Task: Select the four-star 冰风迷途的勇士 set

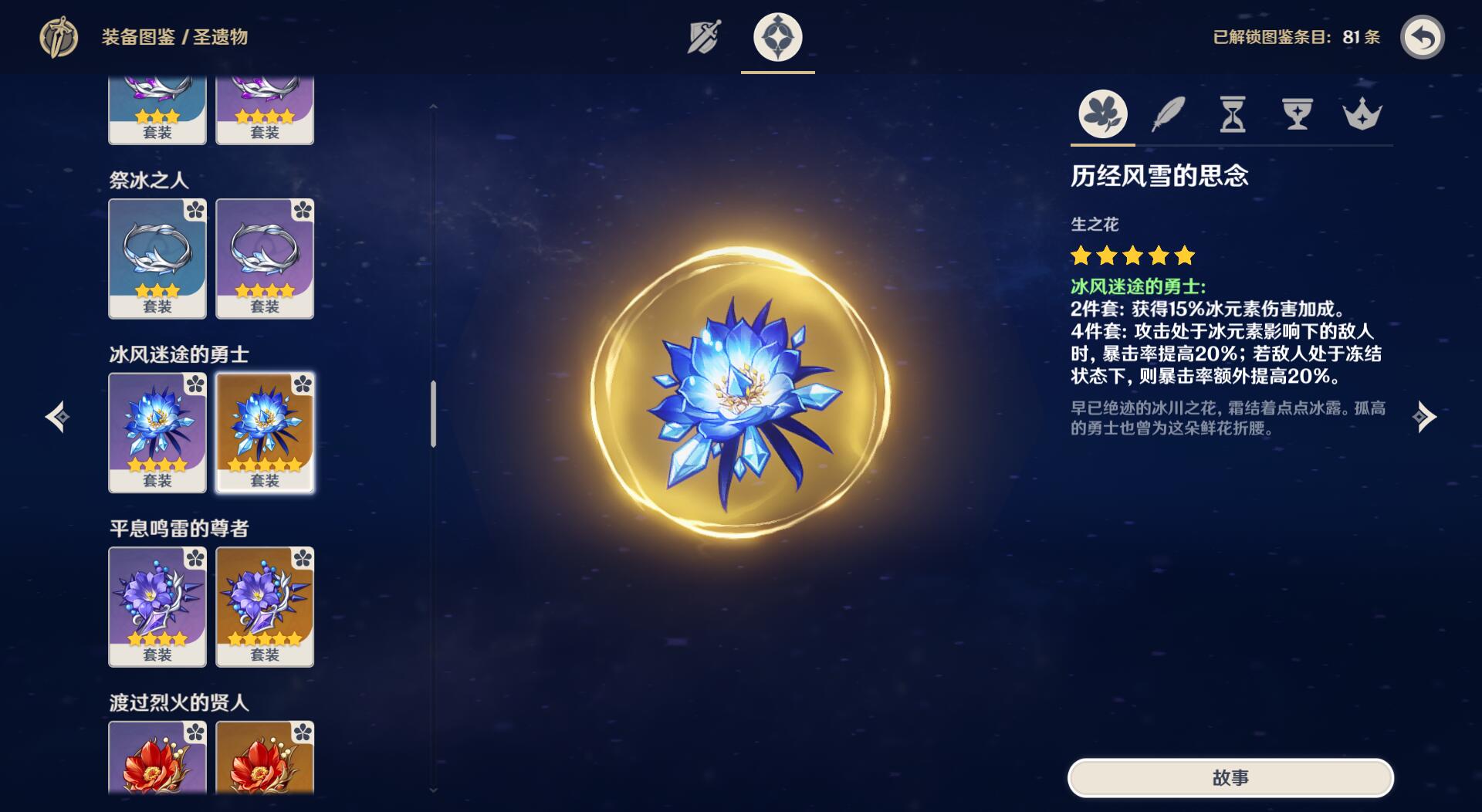Action: point(157,432)
